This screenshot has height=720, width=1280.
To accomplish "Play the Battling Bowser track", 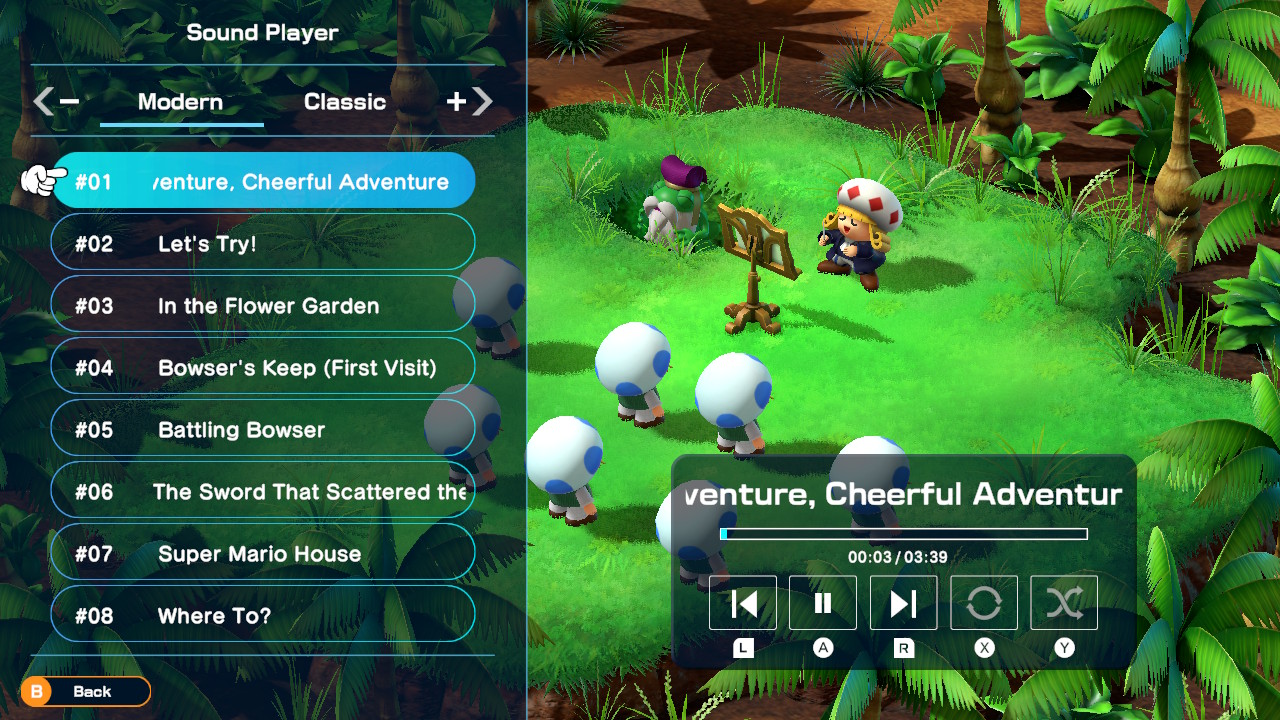I will tap(263, 429).
